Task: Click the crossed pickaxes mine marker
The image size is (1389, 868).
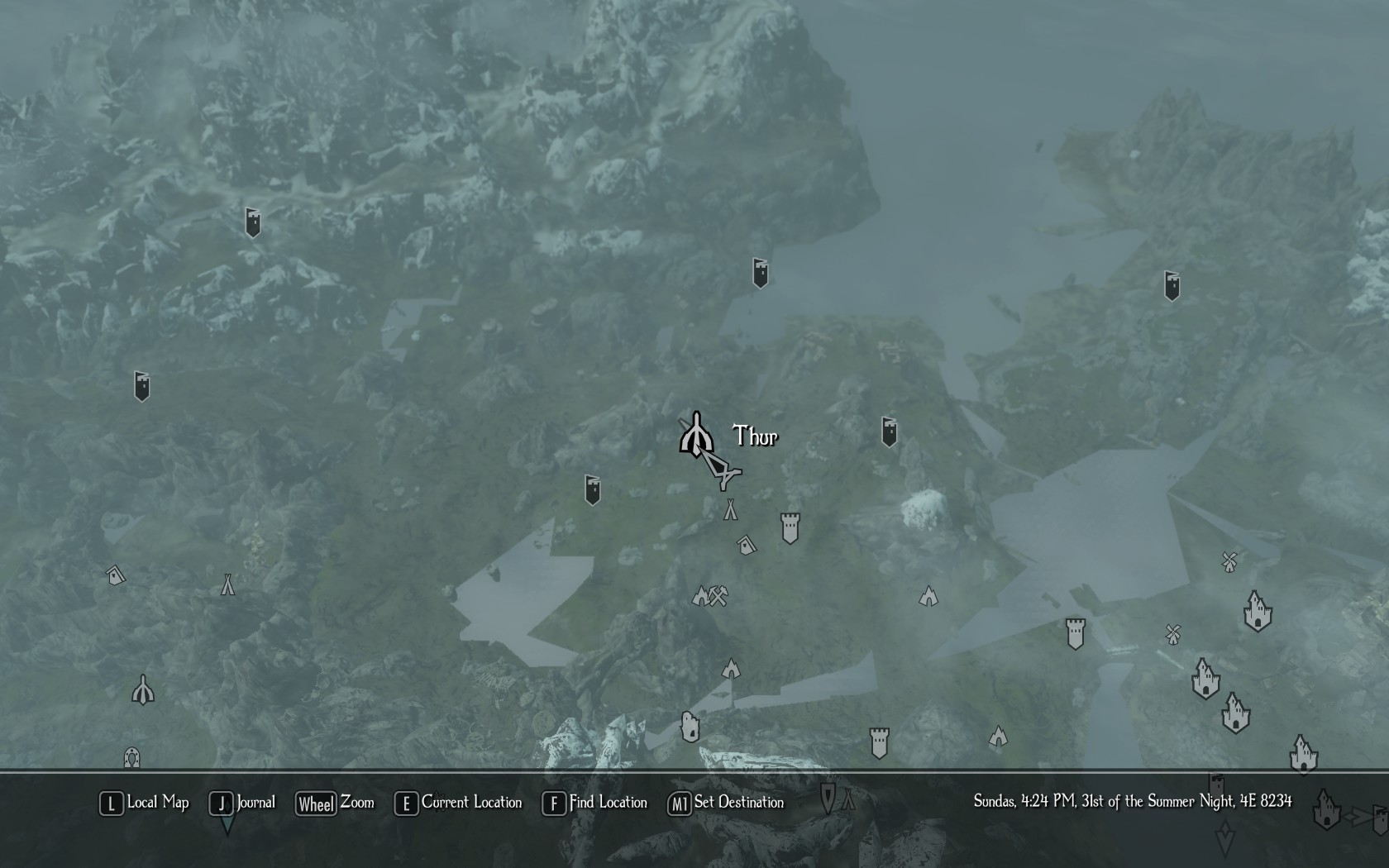Action: (718, 595)
